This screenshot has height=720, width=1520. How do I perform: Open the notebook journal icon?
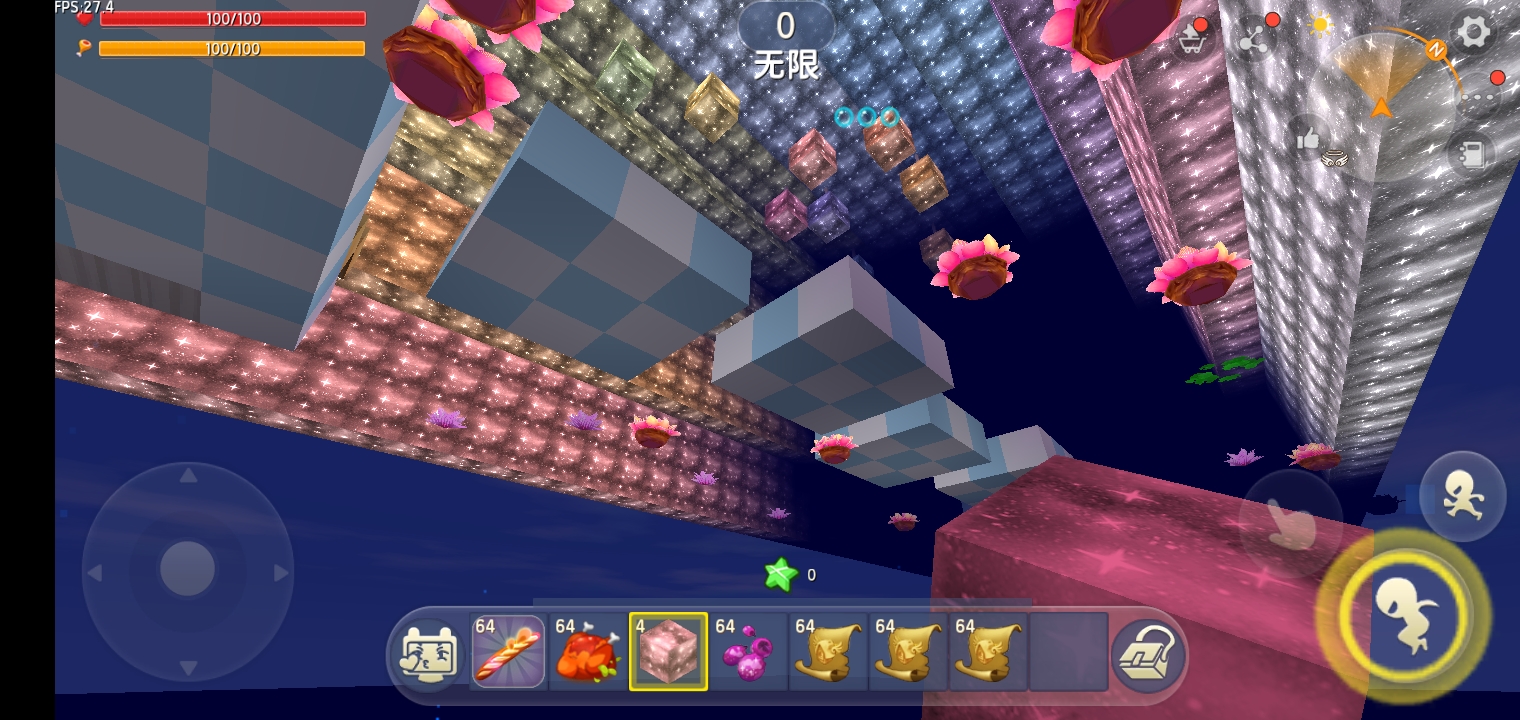[1470, 154]
